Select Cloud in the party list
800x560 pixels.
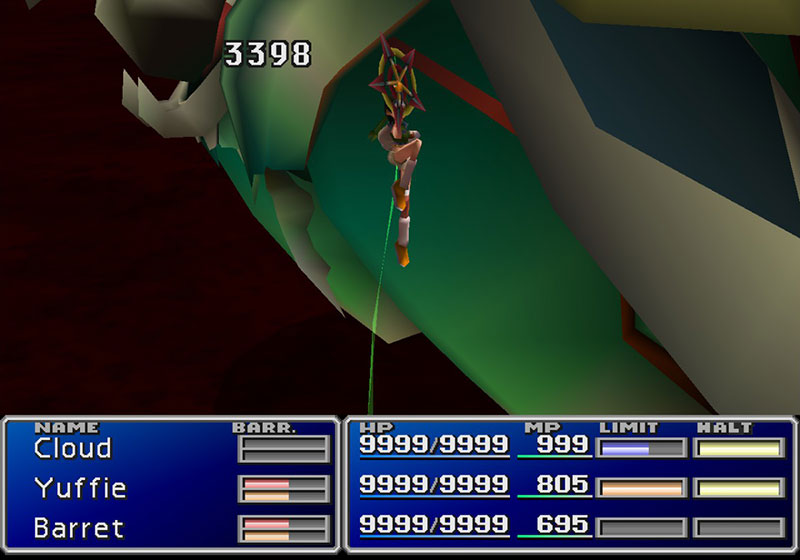[x=73, y=448]
